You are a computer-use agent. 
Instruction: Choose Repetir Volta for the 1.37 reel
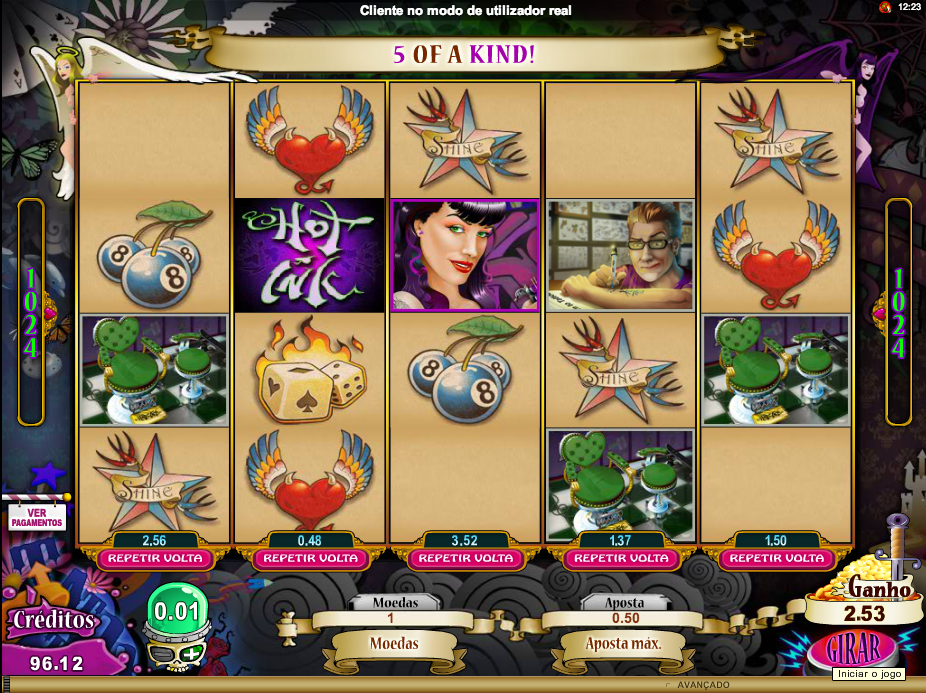pyautogui.click(x=620, y=558)
